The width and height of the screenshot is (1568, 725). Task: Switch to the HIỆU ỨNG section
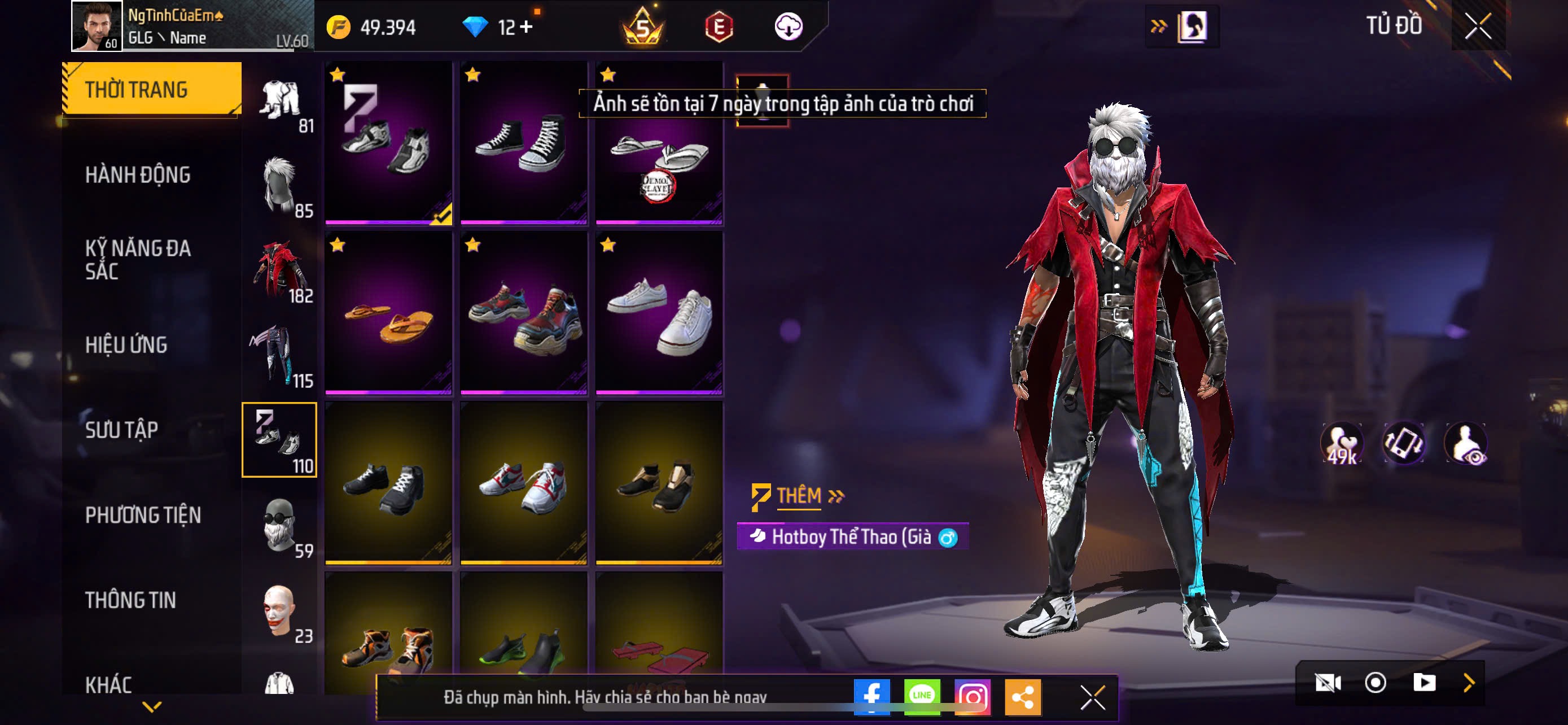(126, 345)
